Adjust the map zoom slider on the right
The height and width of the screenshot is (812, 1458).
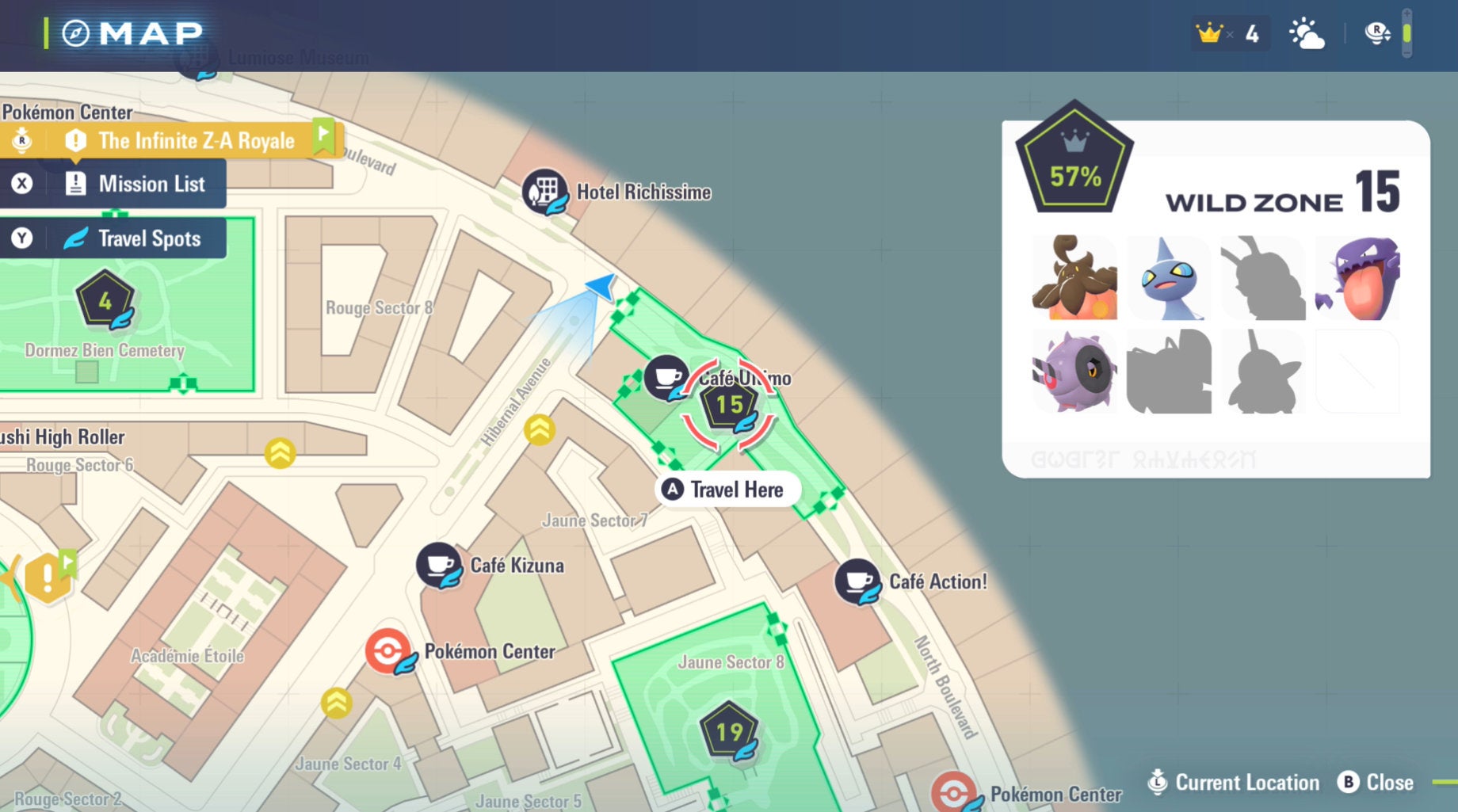pos(1406,33)
